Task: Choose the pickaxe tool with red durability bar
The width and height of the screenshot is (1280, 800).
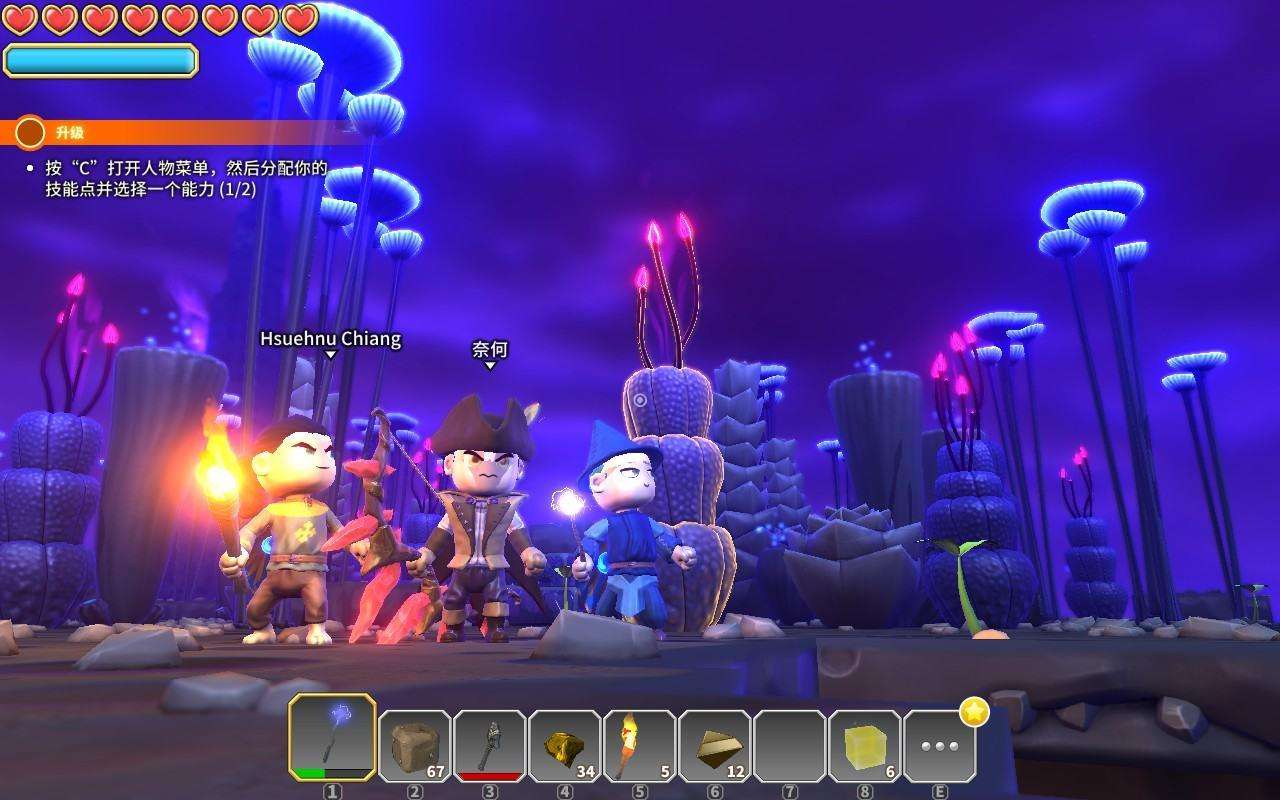Action: (x=490, y=745)
